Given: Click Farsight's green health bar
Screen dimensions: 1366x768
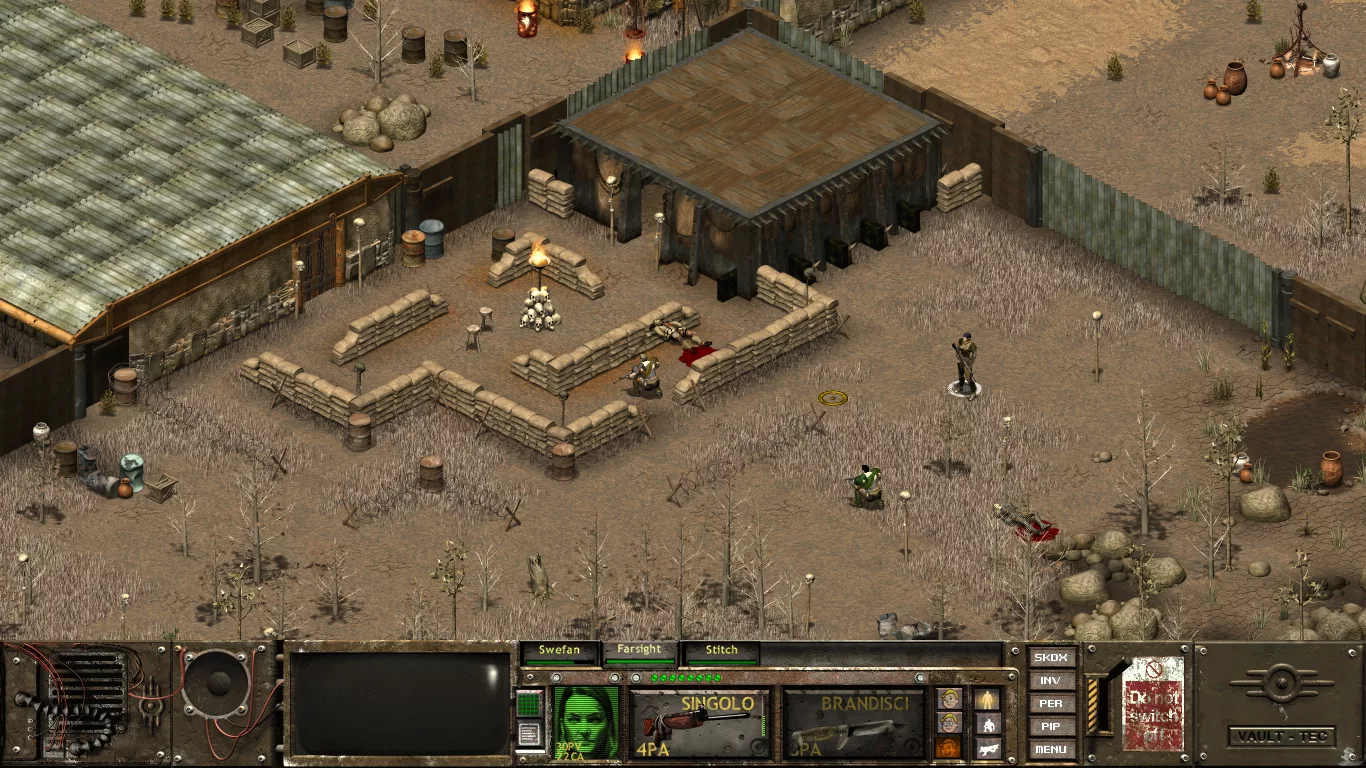Looking at the screenshot, I should [x=640, y=660].
